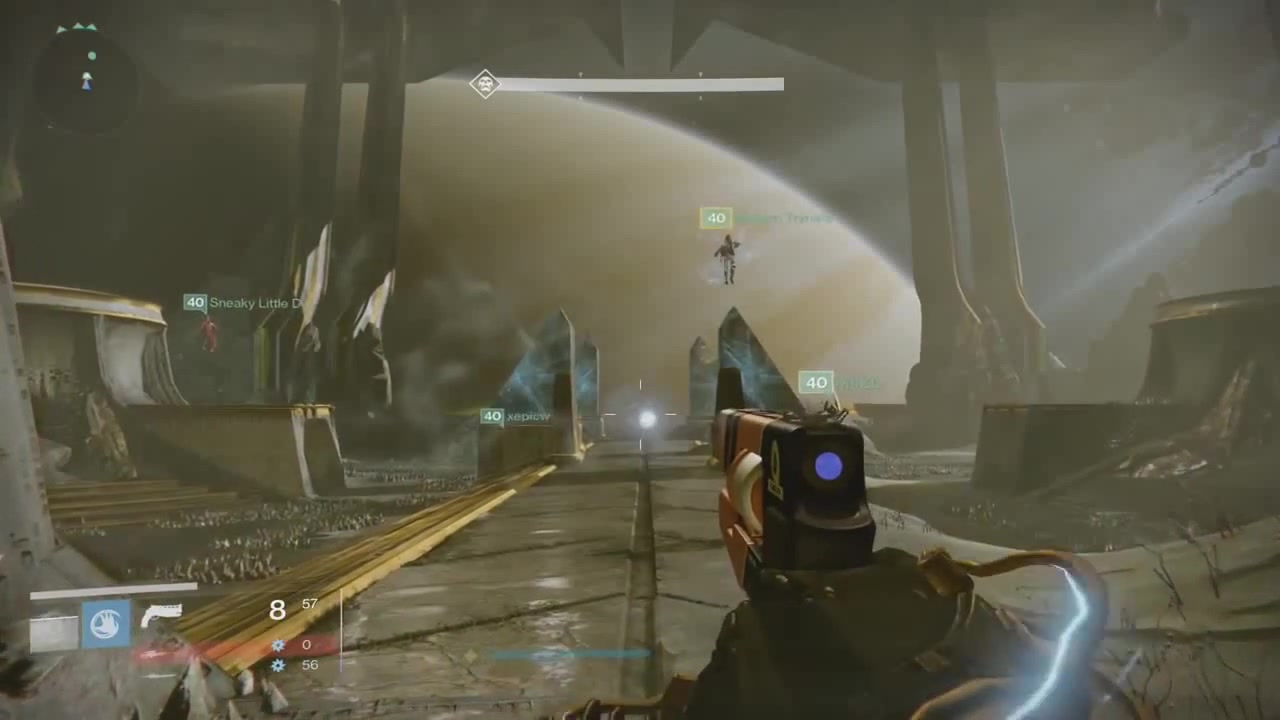Click the heavy ammo gear icon beside 56
The image size is (1280, 720).
click(277, 665)
